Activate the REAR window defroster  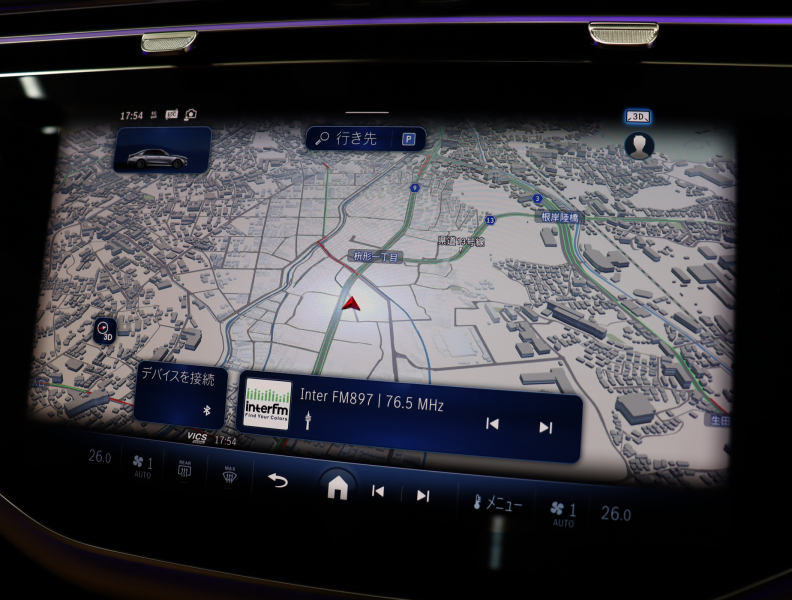click(184, 468)
